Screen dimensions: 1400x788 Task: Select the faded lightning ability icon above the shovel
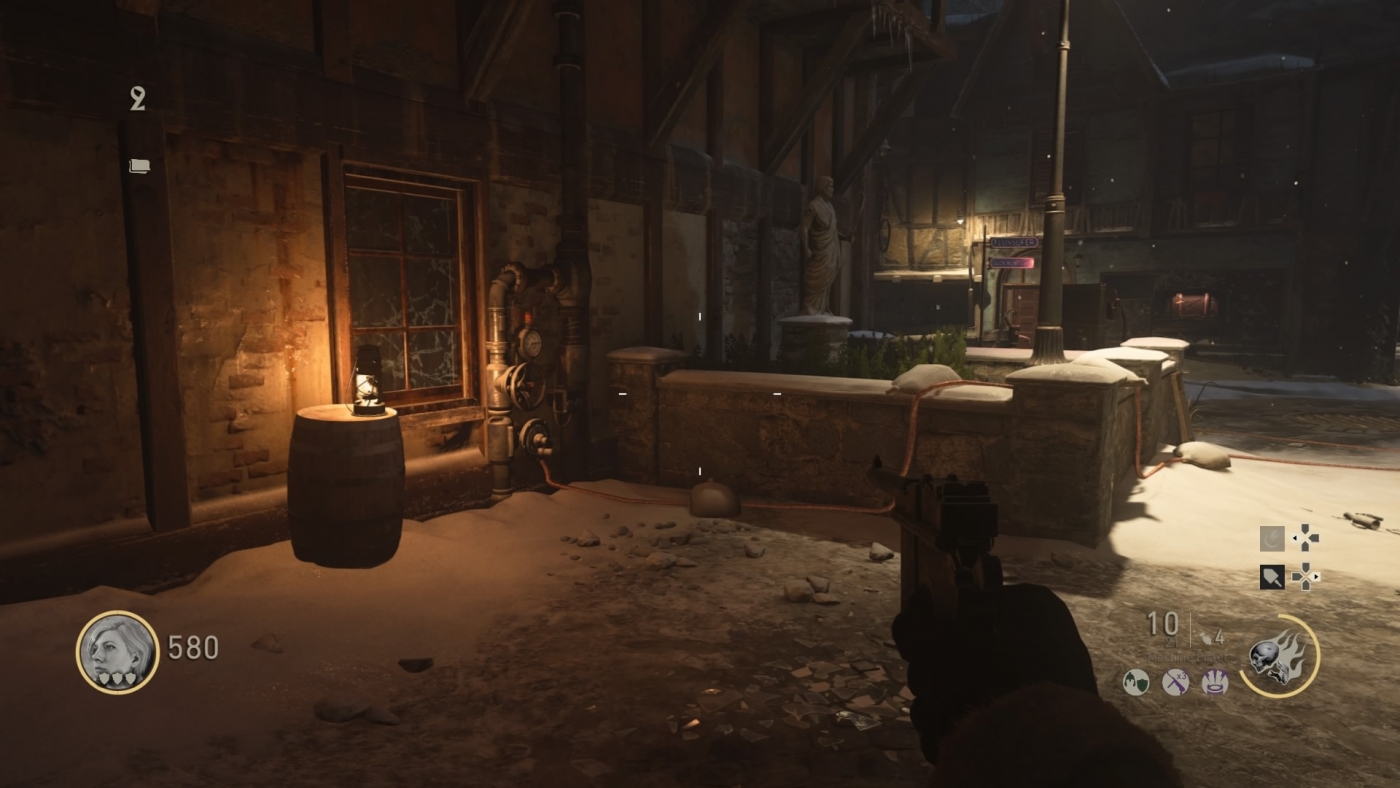(x=1272, y=539)
